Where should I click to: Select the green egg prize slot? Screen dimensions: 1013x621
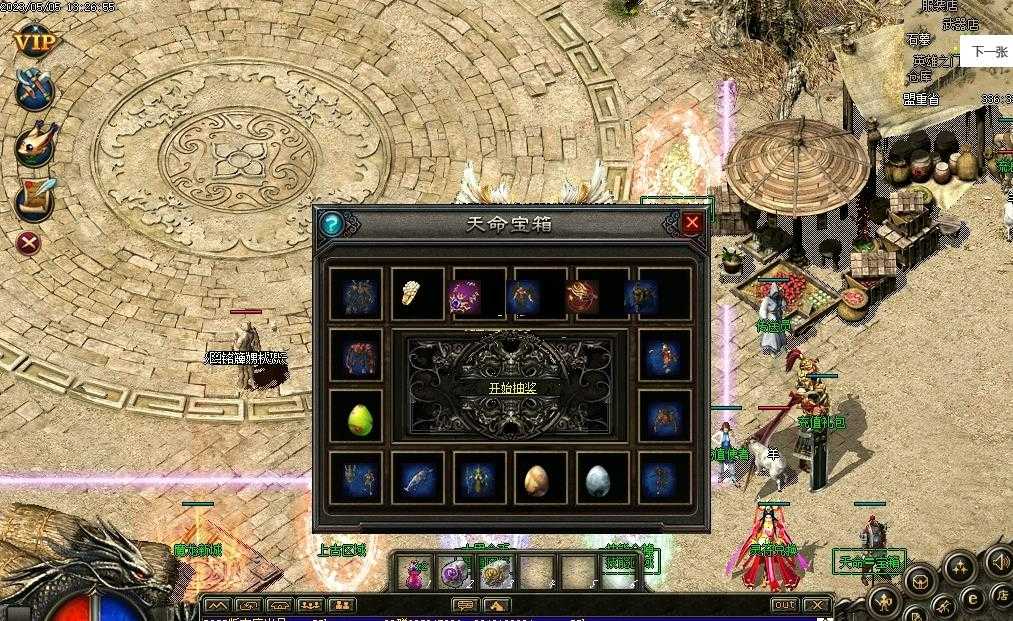(357, 417)
